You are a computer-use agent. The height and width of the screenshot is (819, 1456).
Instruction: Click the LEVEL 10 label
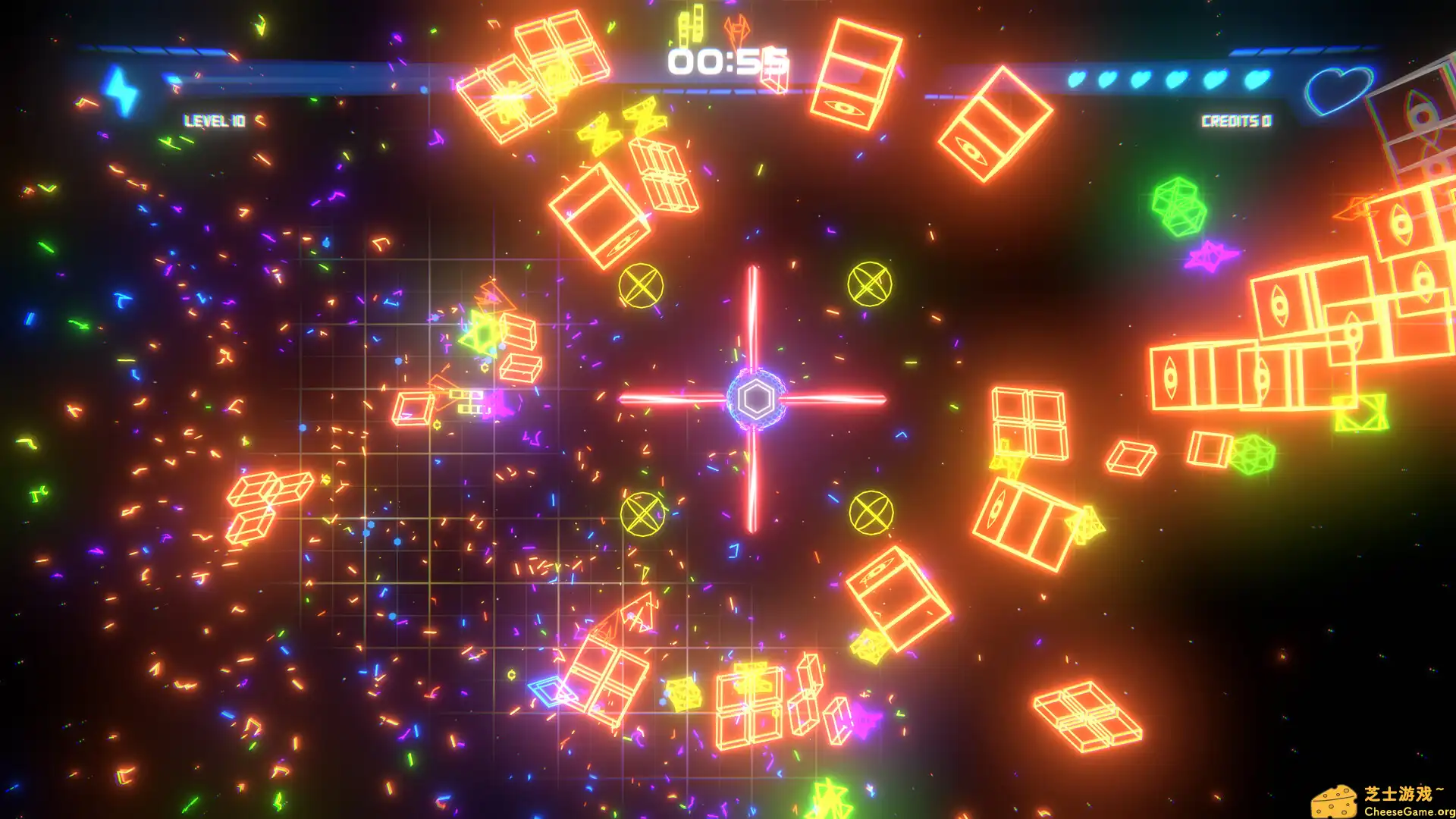[212, 120]
